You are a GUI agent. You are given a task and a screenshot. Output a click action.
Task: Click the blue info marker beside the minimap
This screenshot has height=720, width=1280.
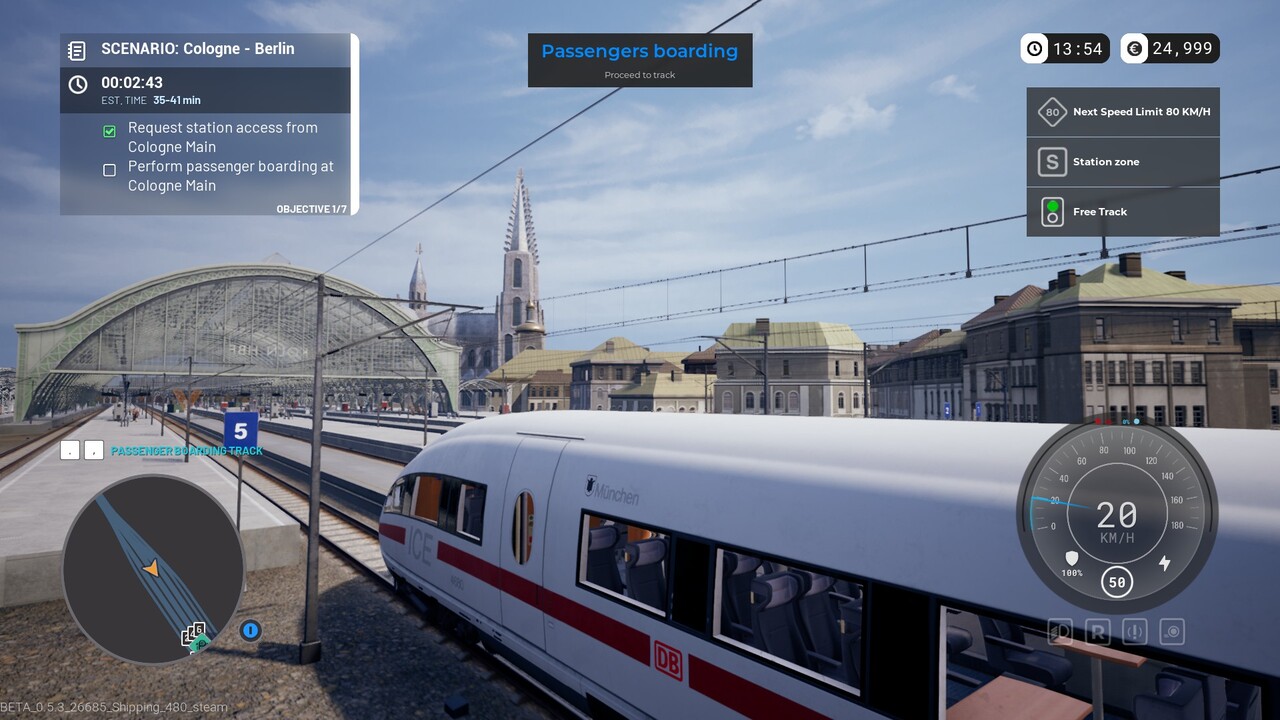tap(250, 630)
